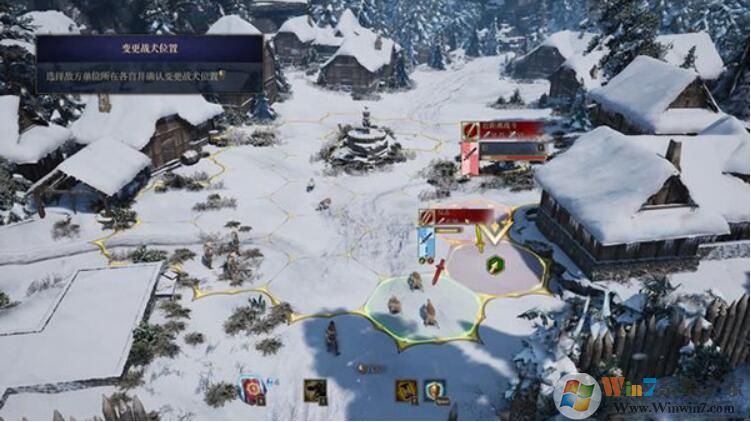Choose the pink hex with green arrow marker

[496, 267]
